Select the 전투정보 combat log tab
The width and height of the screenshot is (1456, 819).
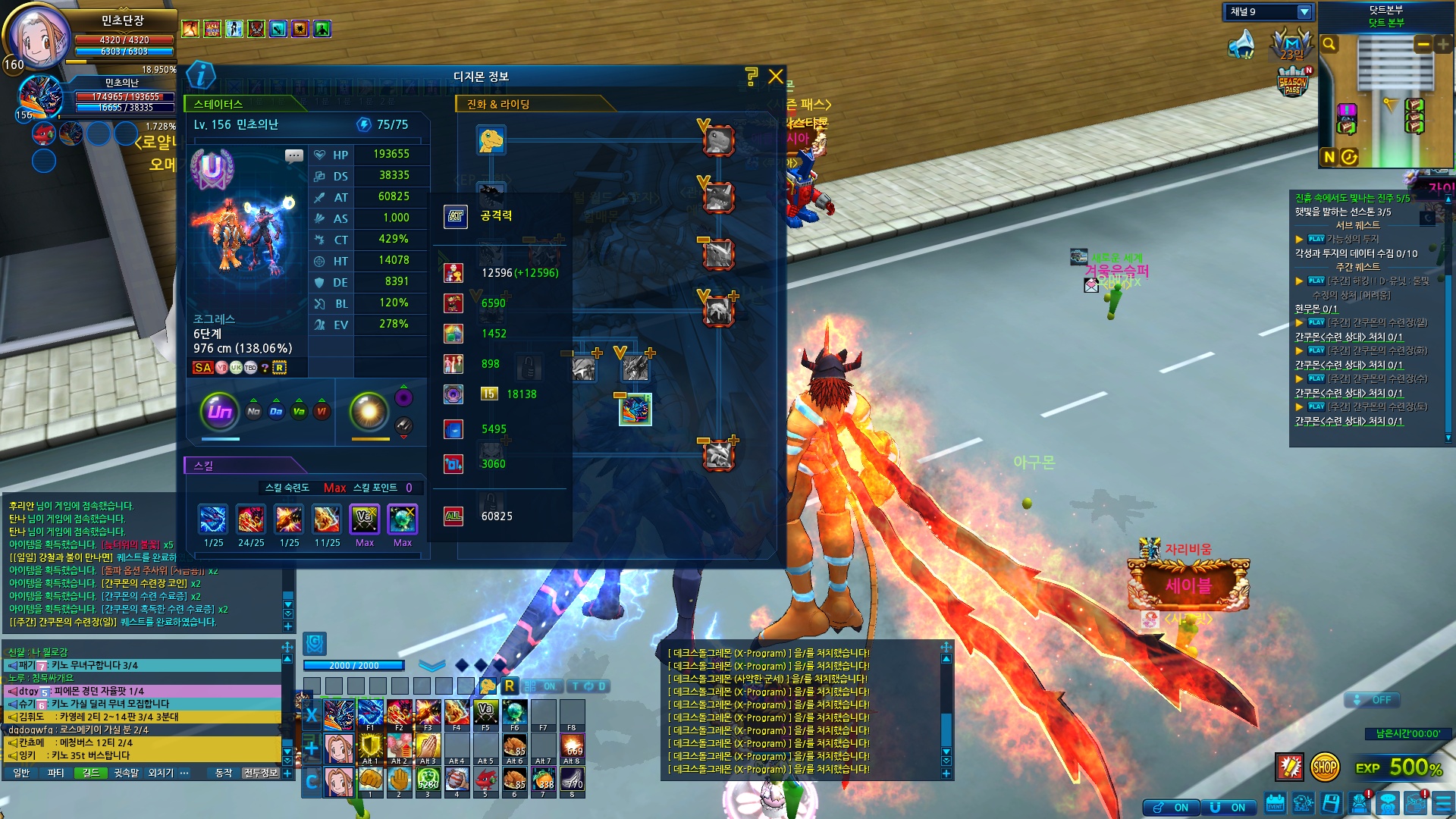[260, 773]
